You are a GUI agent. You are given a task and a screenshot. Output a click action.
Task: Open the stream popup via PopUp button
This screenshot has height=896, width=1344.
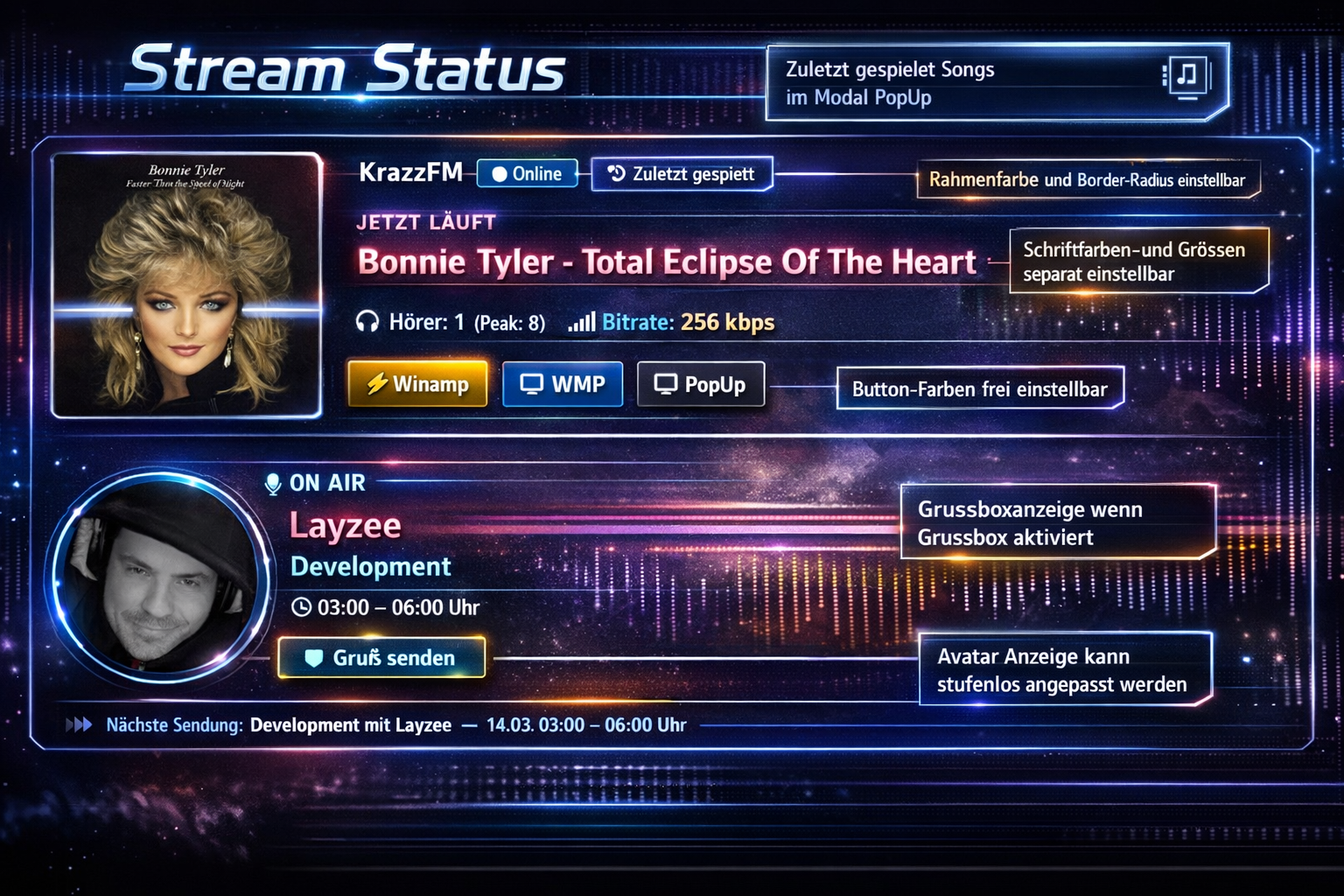click(x=700, y=383)
